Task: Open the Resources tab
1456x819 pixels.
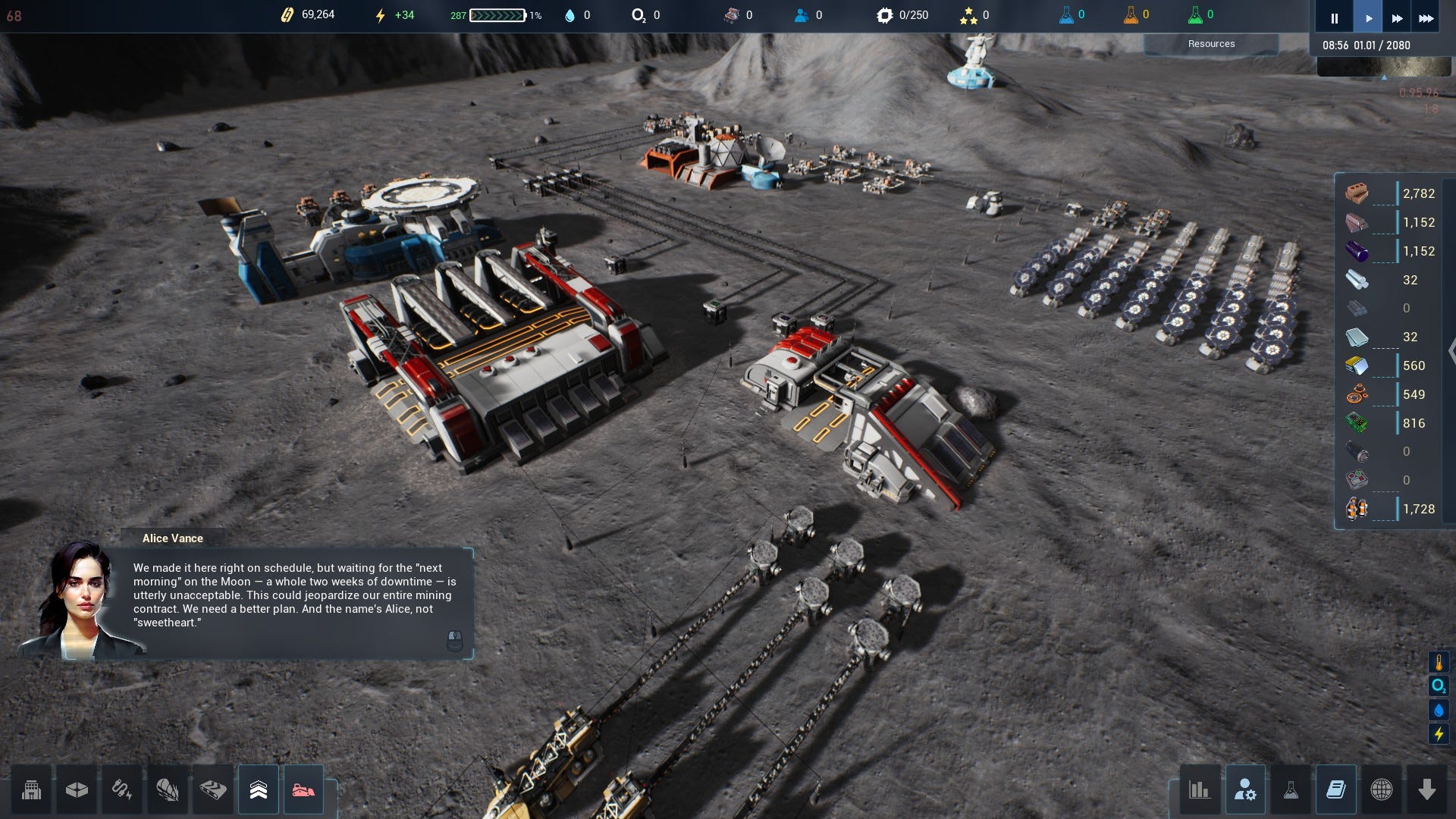Action: click(1211, 44)
